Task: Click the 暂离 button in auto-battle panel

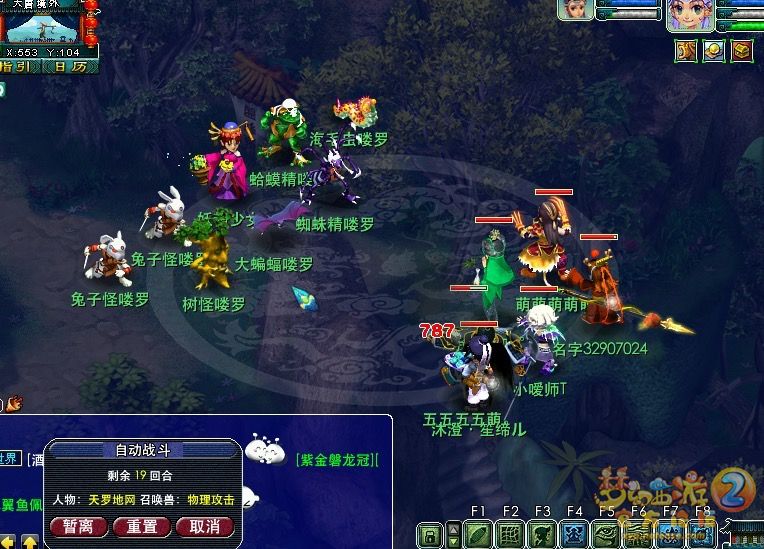Action: 78,526
